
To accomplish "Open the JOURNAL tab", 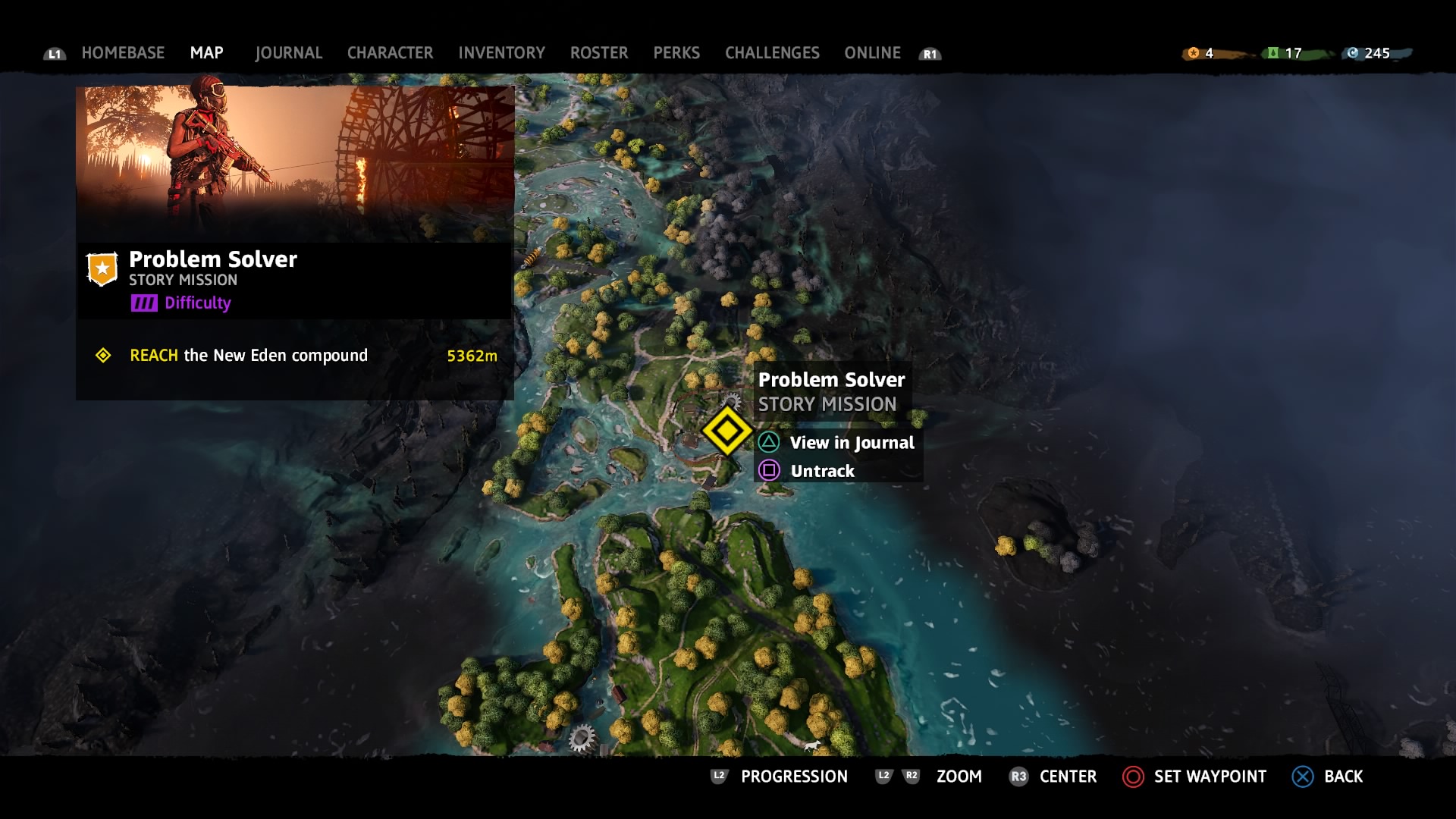I will tap(288, 53).
